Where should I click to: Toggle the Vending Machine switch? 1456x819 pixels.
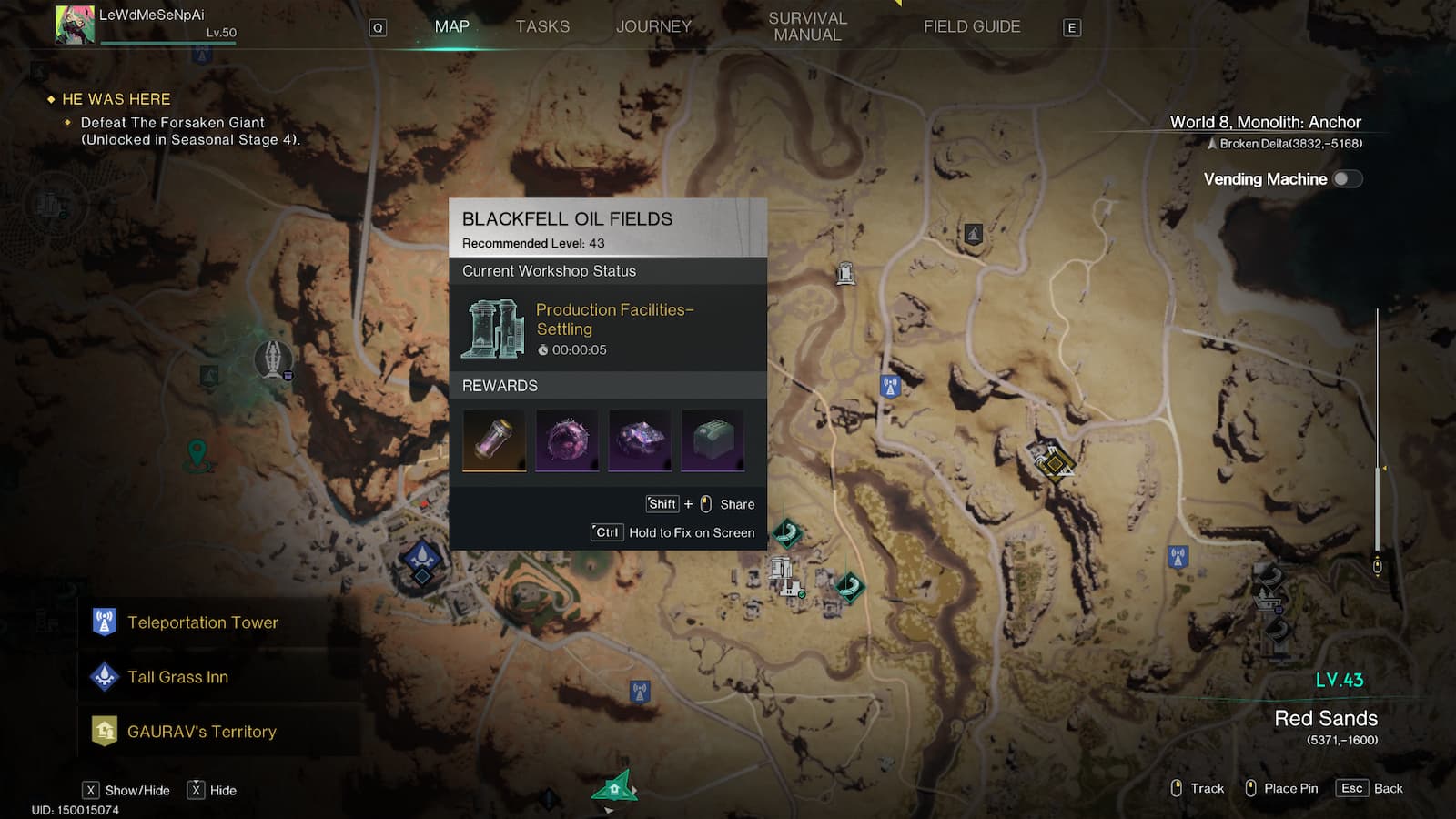point(1347,179)
